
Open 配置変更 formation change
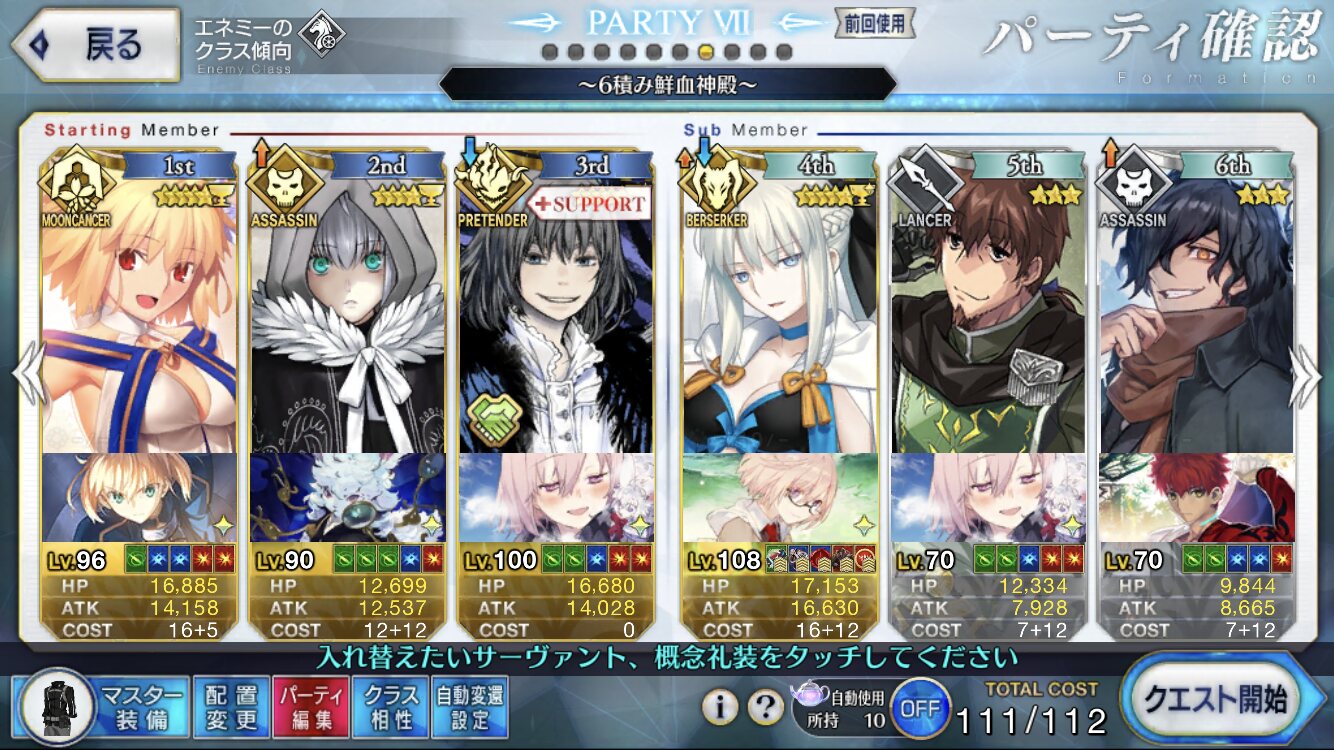231,706
